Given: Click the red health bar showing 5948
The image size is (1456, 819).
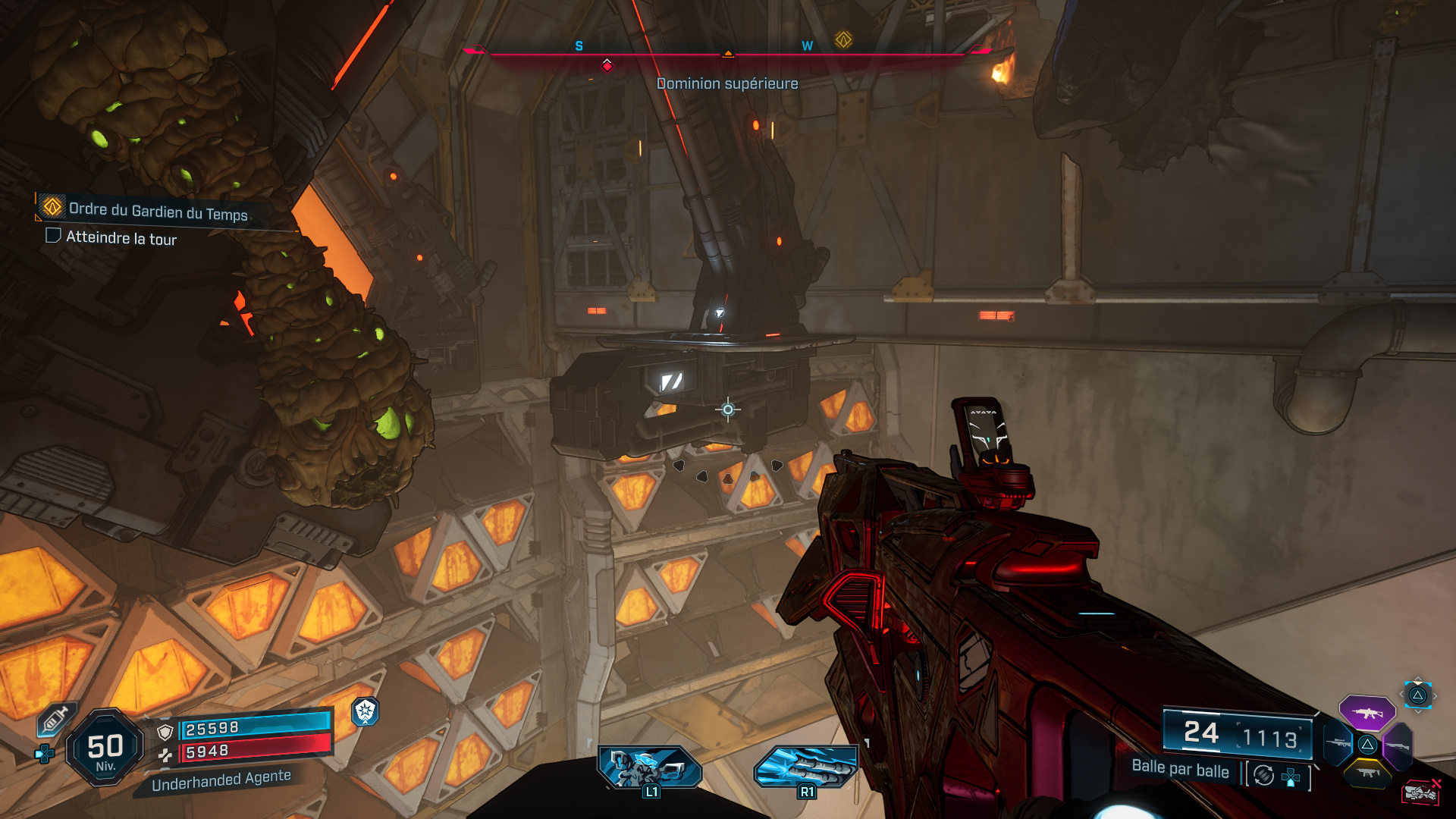Looking at the screenshot, I should pos(236,752).
